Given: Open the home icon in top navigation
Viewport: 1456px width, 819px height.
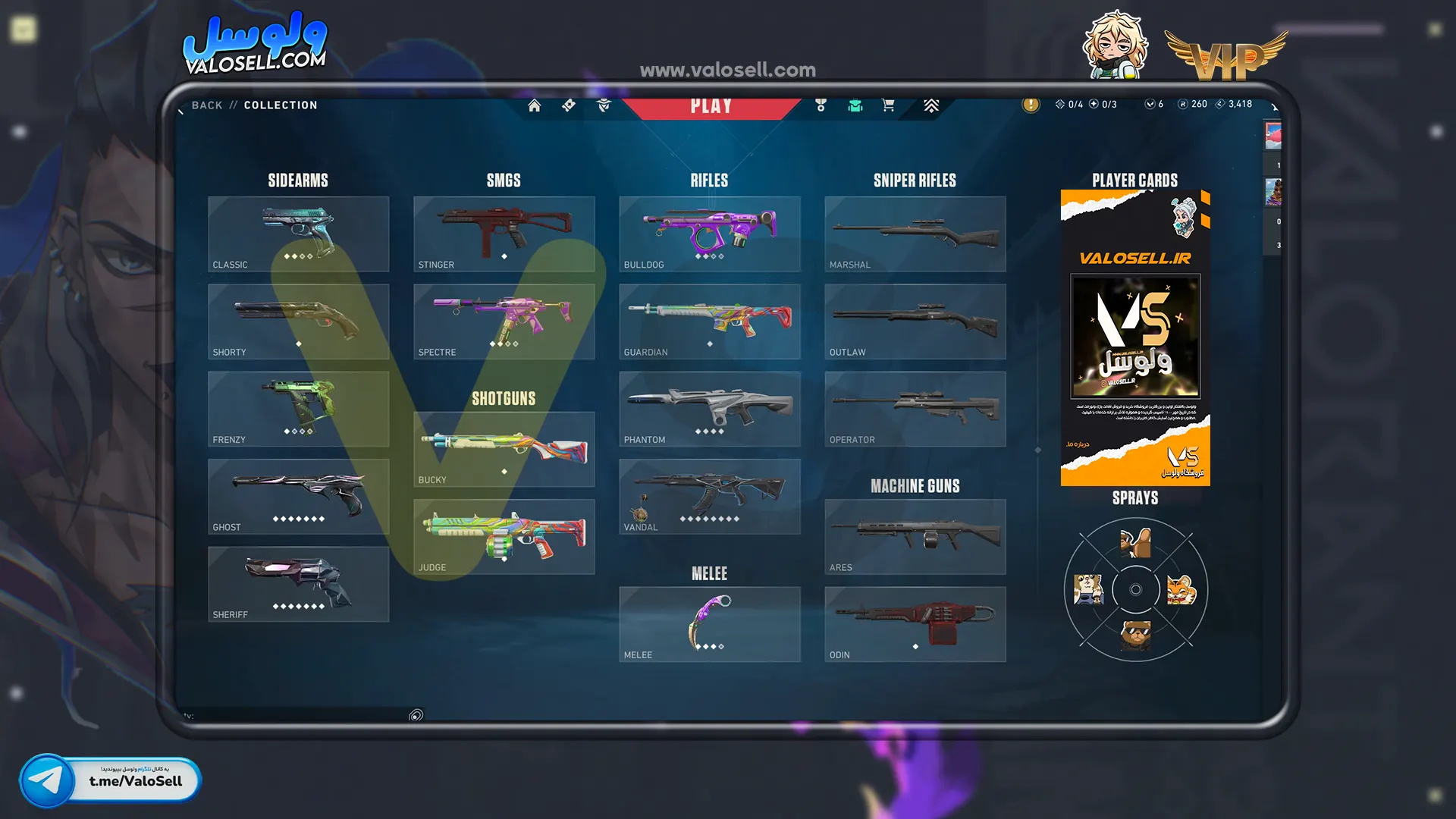Looking at the screenshot, I should (535, 105).
